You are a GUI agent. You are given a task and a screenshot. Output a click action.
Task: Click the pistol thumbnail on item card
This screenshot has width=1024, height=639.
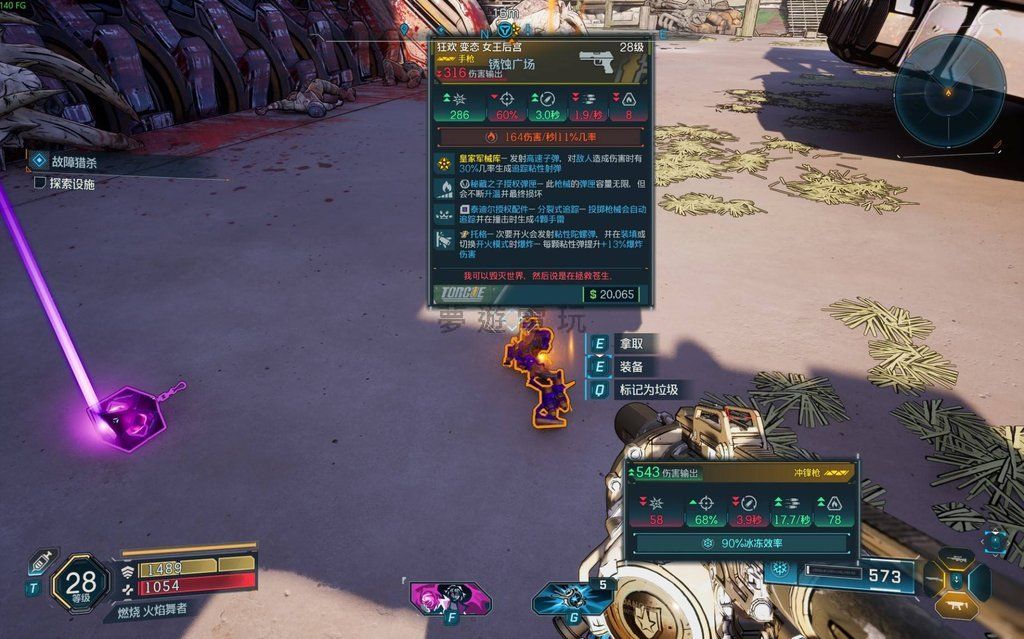pos(598,63)
